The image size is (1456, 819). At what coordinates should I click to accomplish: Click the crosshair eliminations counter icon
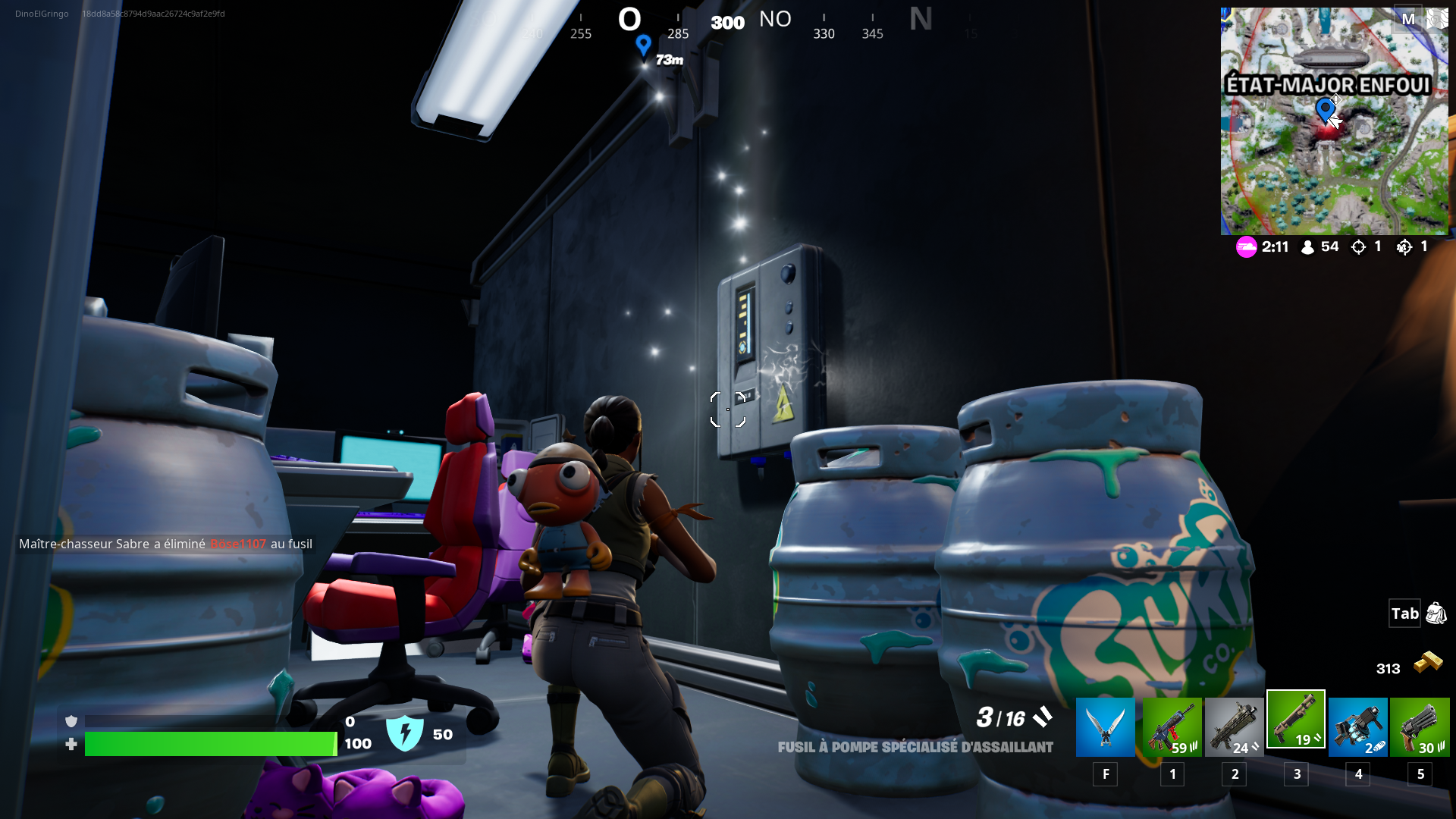[1360, 246]
